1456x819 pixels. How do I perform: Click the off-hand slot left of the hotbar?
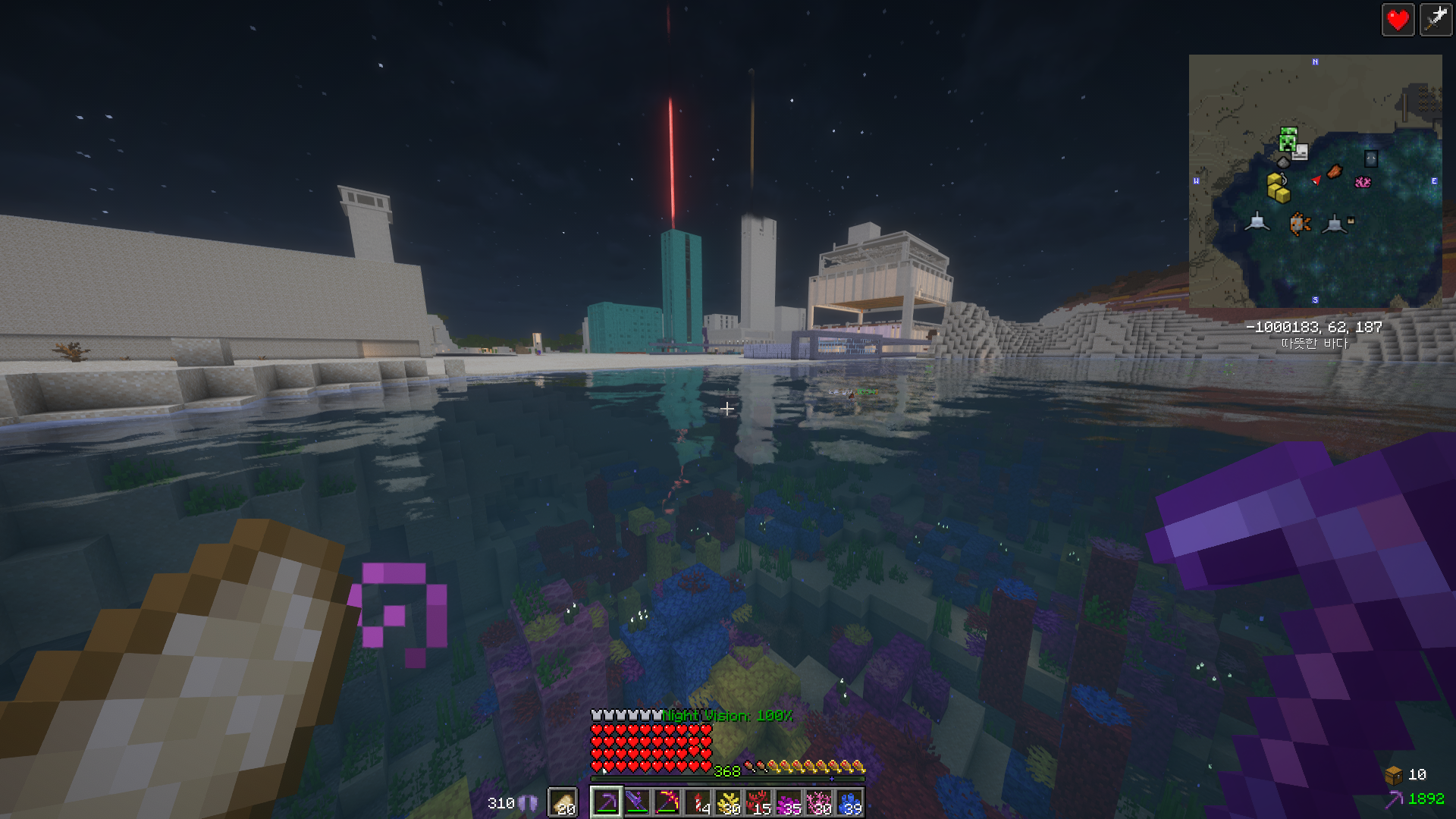tap(563, 802)
